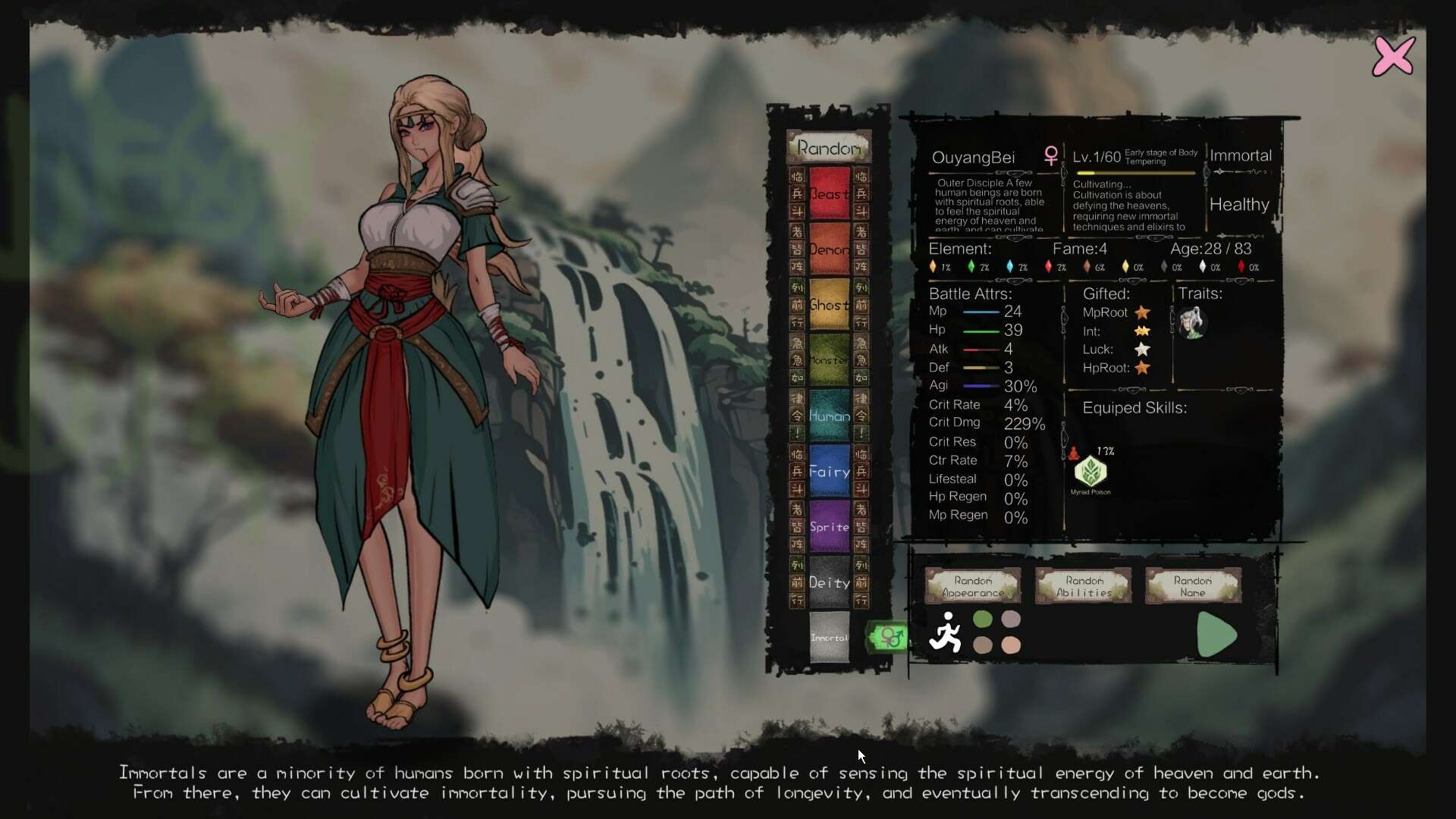
Task: Randomize the character's appearance
Action: click(973, 586)
